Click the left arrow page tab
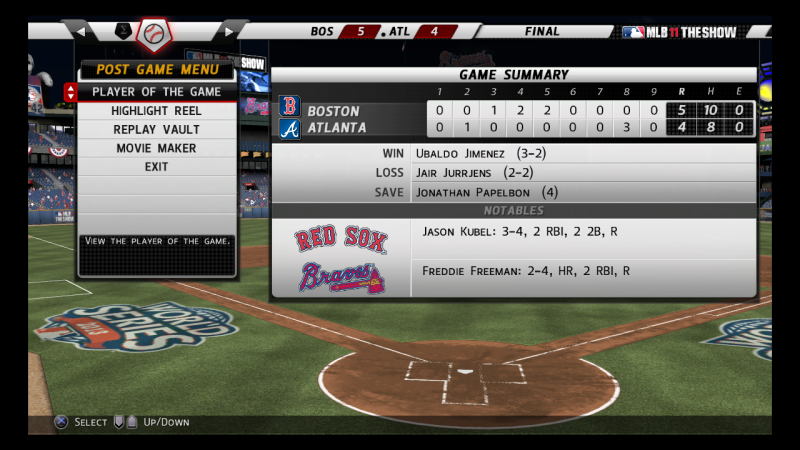 pyautogui.click(x=81, y=32)
